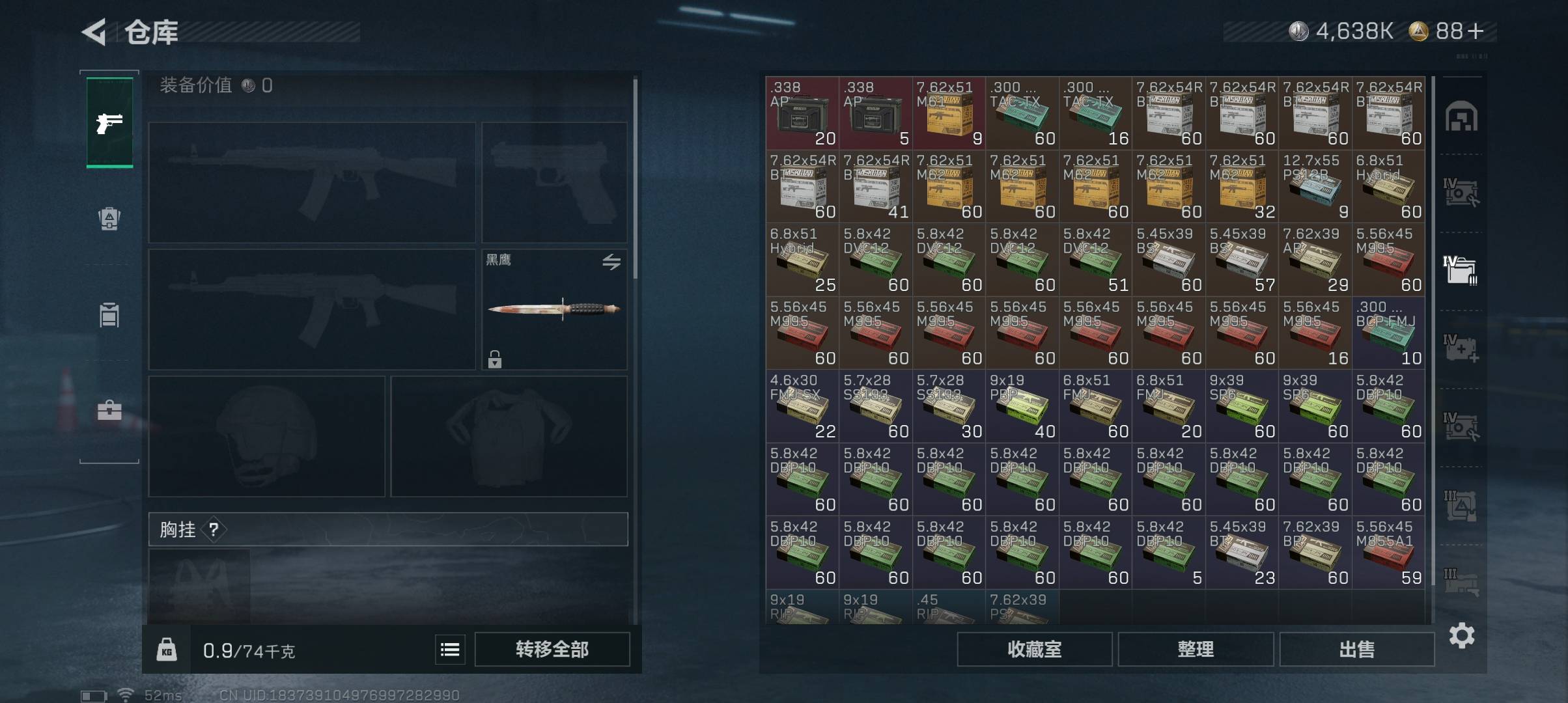This screenshot has width=1568, height=703.
Task: Click the 整理 sort button
Action: 1196,649
